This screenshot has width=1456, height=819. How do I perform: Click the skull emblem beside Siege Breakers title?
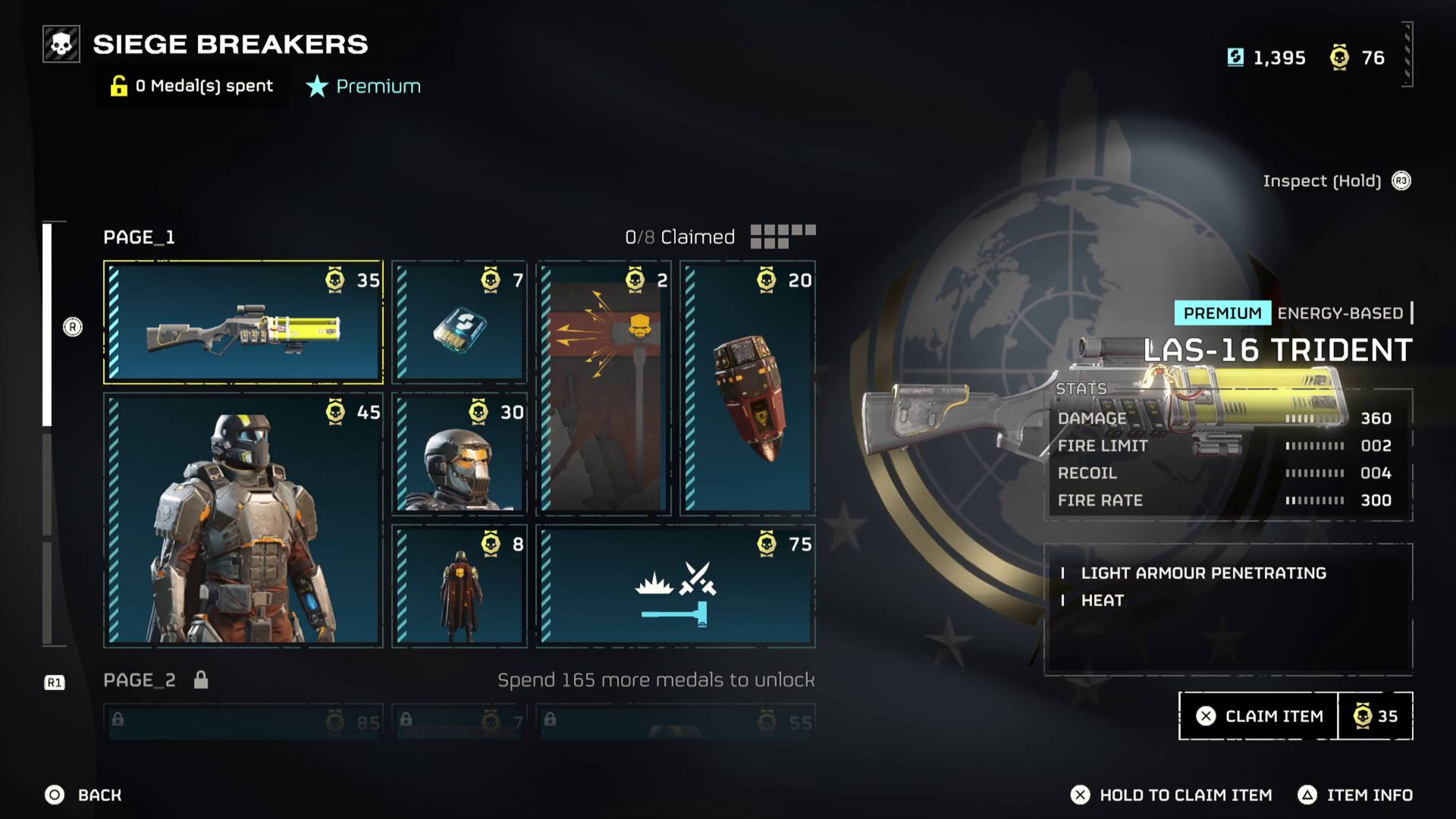tap(60, 43)
